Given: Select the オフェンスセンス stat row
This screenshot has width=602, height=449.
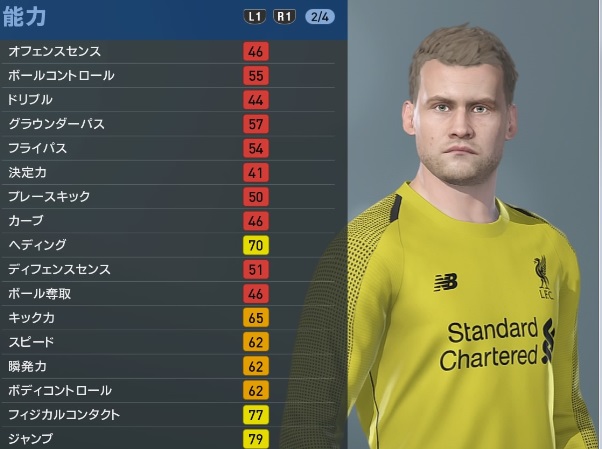Looking at the screenshot, I should click(170, 51).
